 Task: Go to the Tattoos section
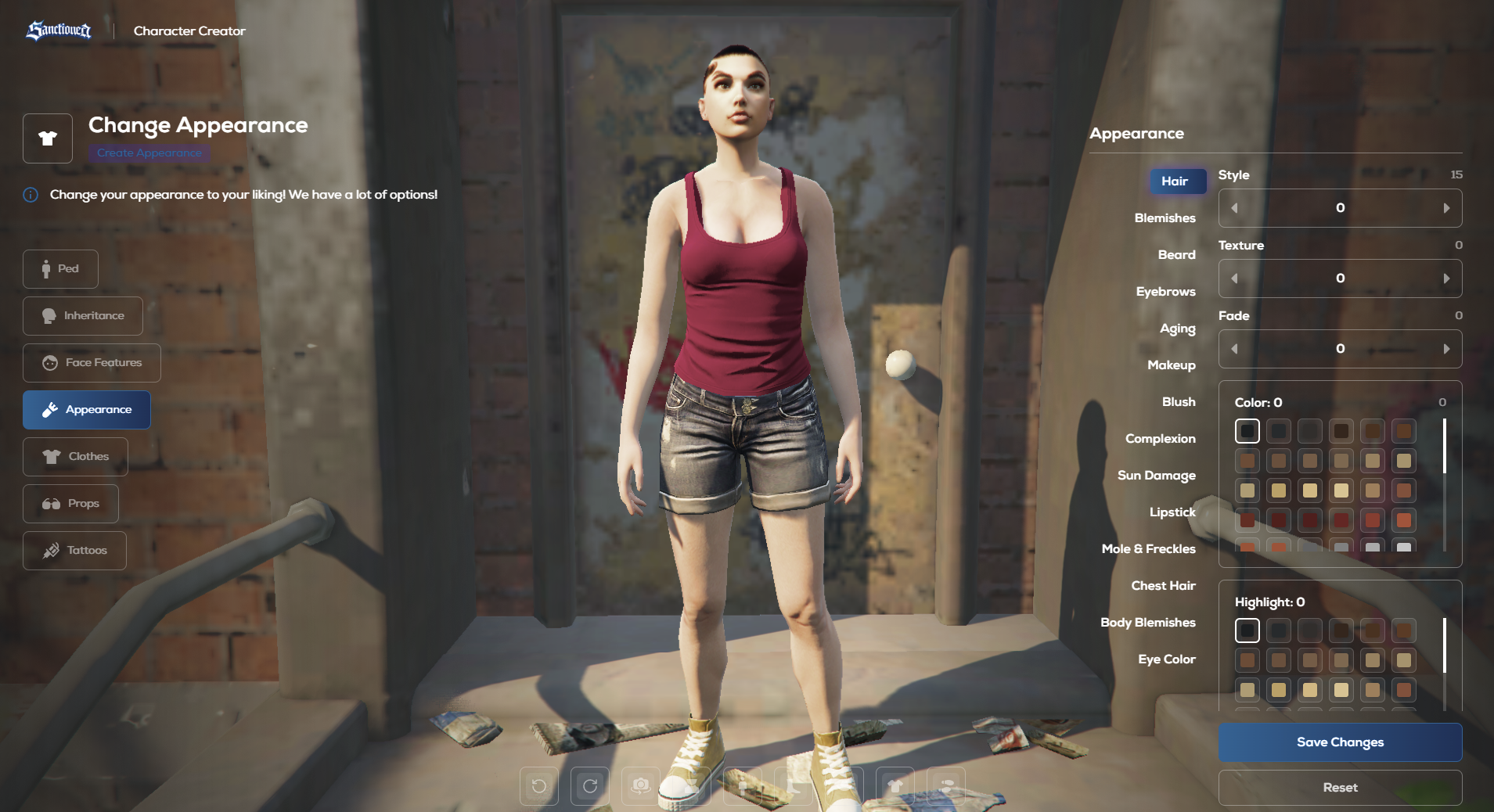coord(74,551)
